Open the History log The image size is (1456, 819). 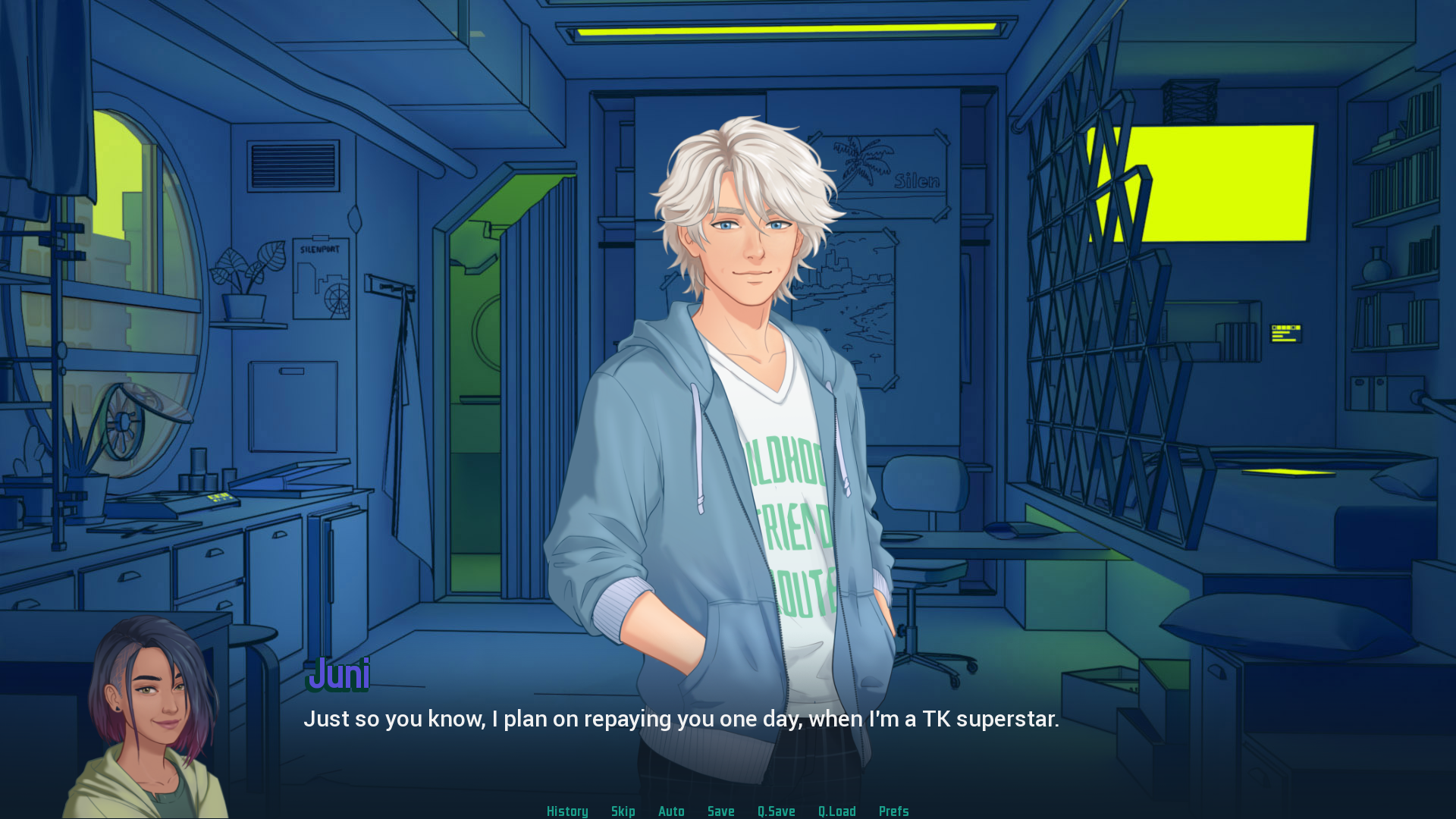pos(567,811)
